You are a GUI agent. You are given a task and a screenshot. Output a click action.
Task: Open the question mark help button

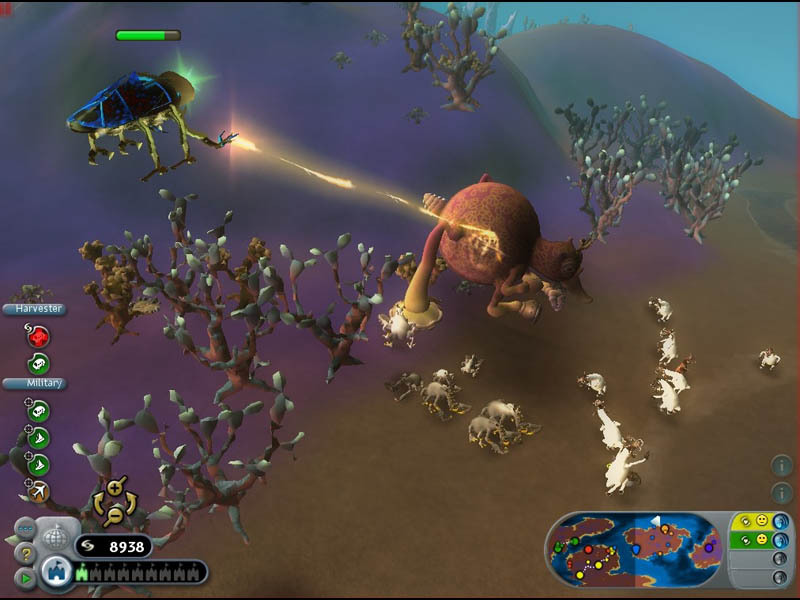(x=25, y=553)
